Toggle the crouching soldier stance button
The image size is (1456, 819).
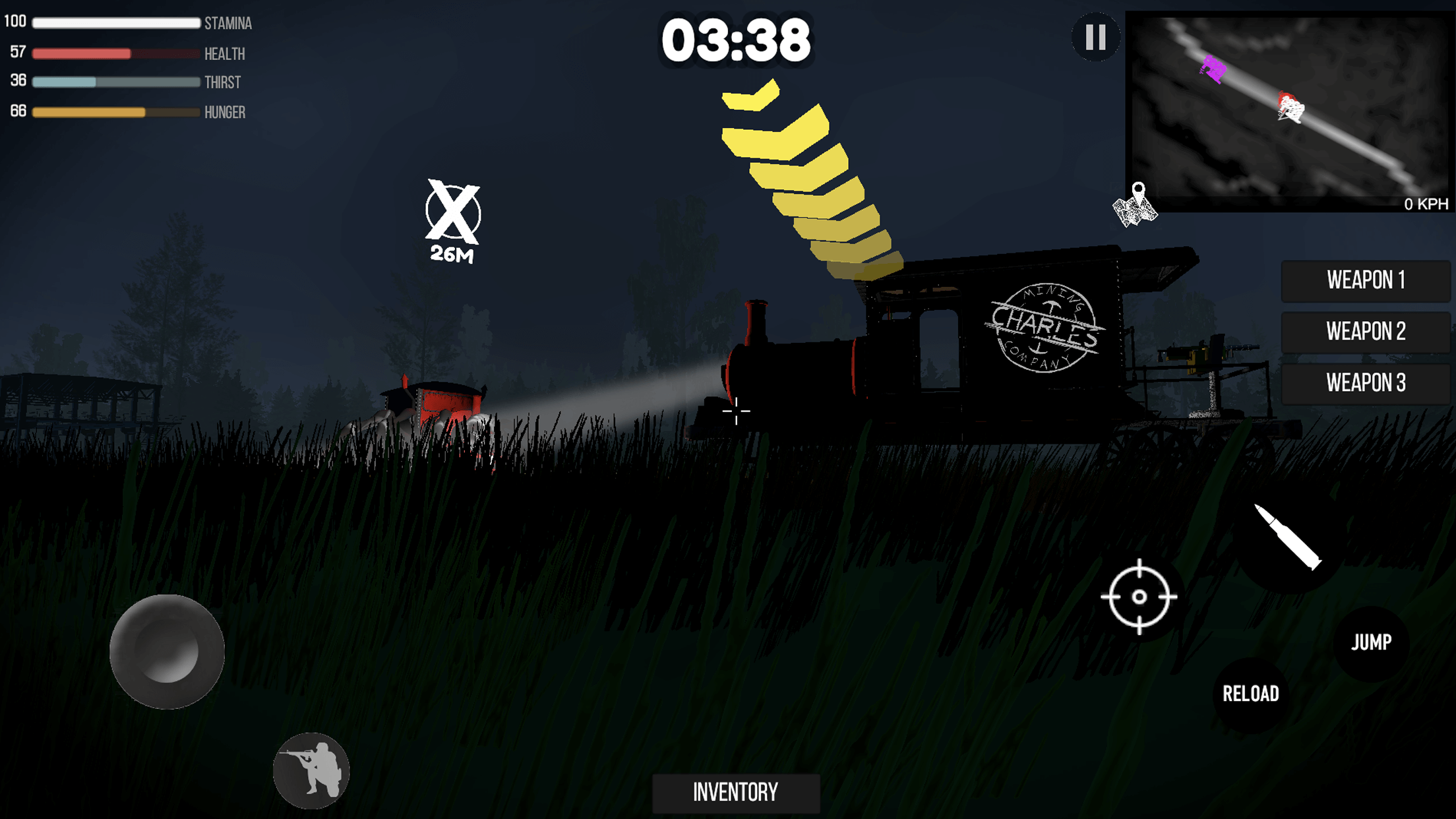pos(311,770)
